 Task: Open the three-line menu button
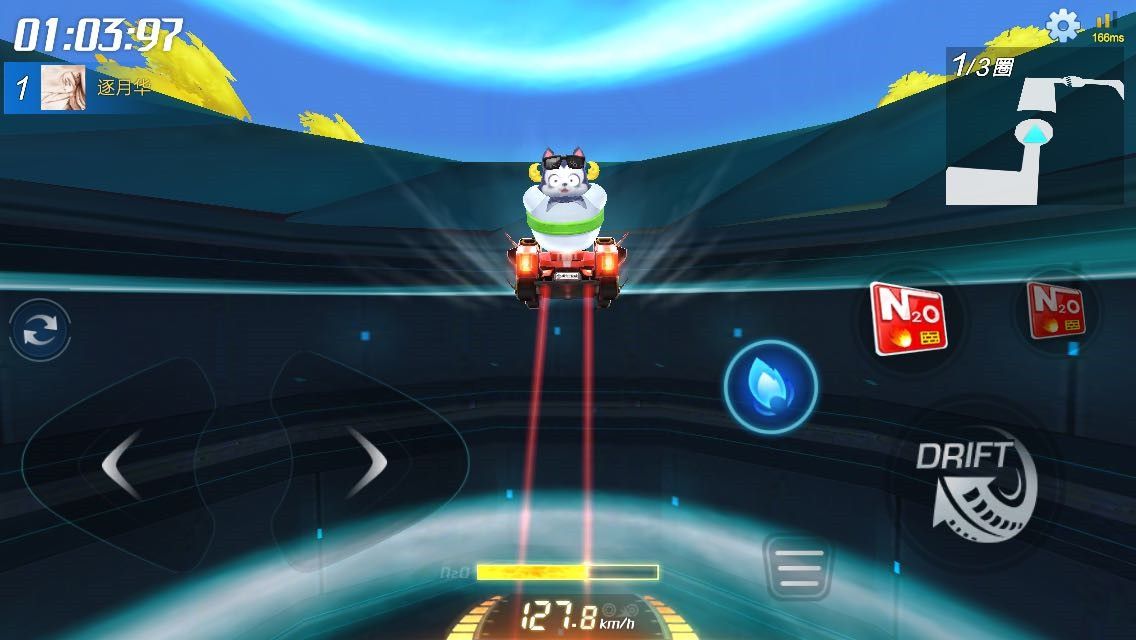coord(796,568)
